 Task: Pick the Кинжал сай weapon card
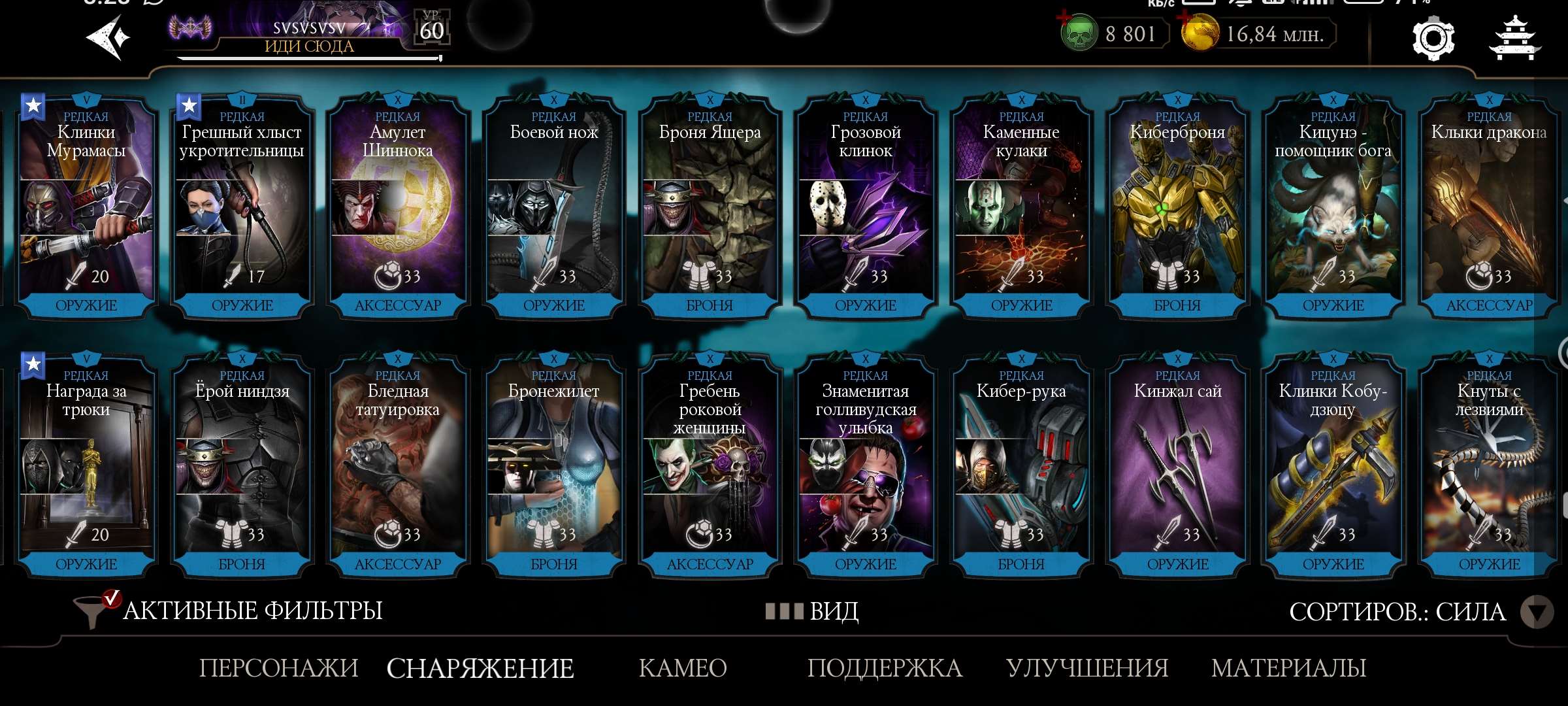(1177, 465)
